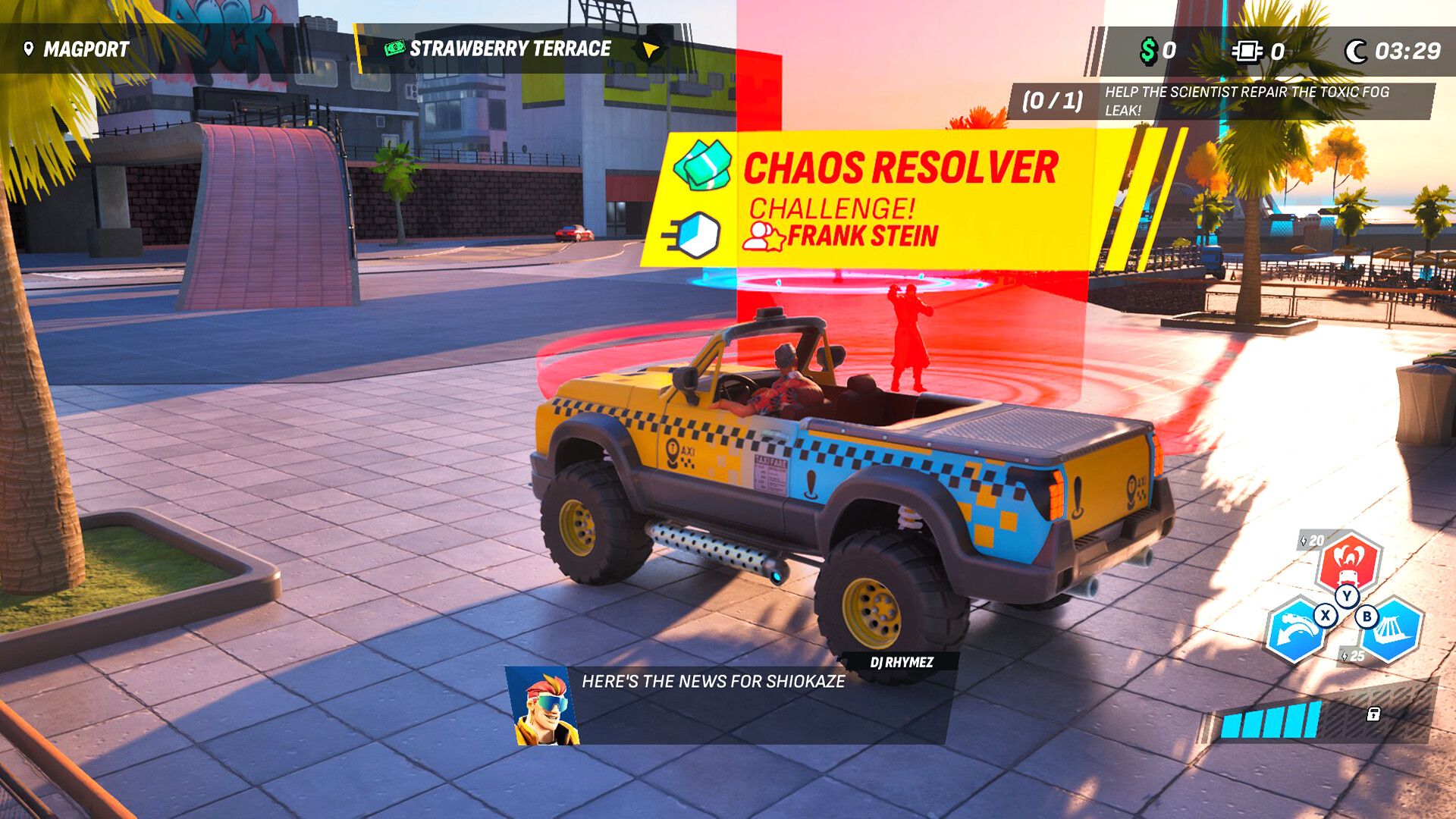
Task: Click the X button prompt circle
Action: tap(1326, 615)
